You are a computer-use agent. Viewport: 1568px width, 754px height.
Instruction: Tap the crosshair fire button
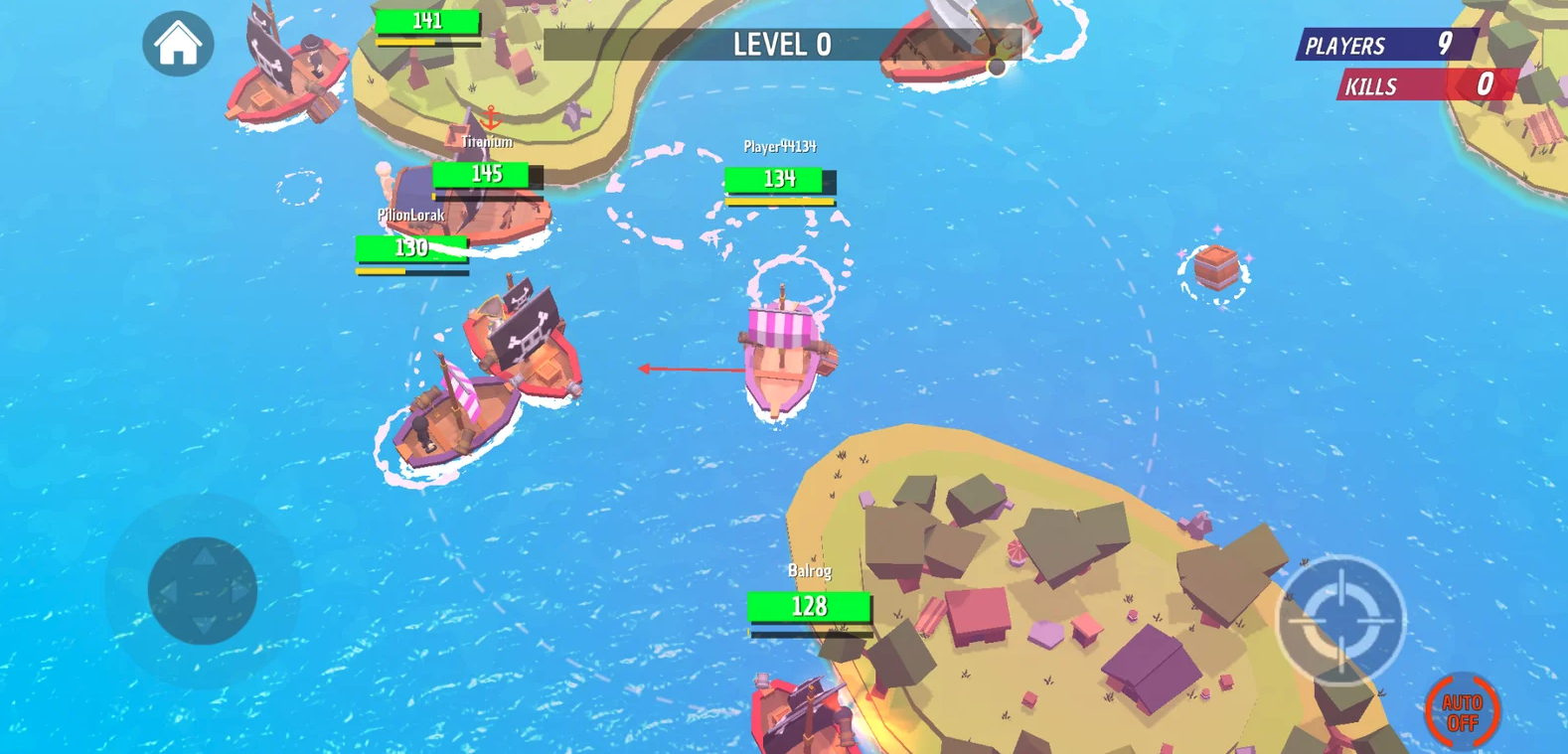[1340, 620]
